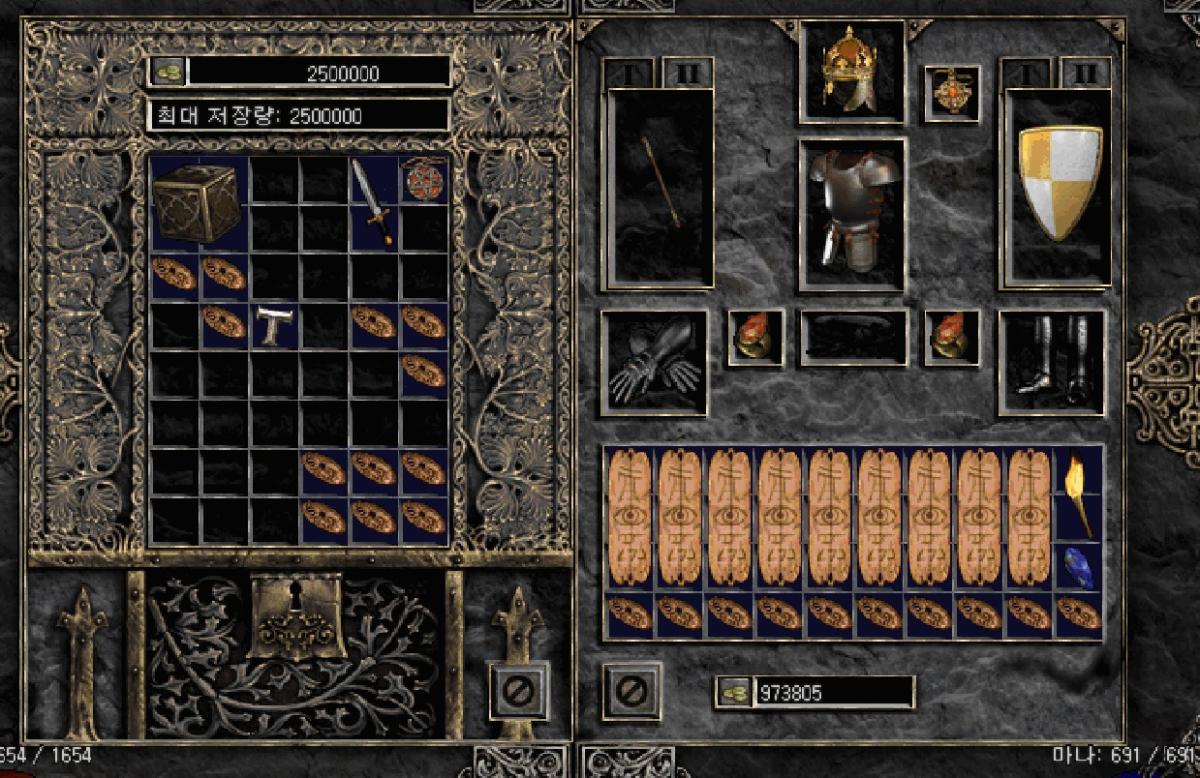This screenshot has width=1200, height=778.
Task: Select the red amulet in the stash
Action: point(421,178)
